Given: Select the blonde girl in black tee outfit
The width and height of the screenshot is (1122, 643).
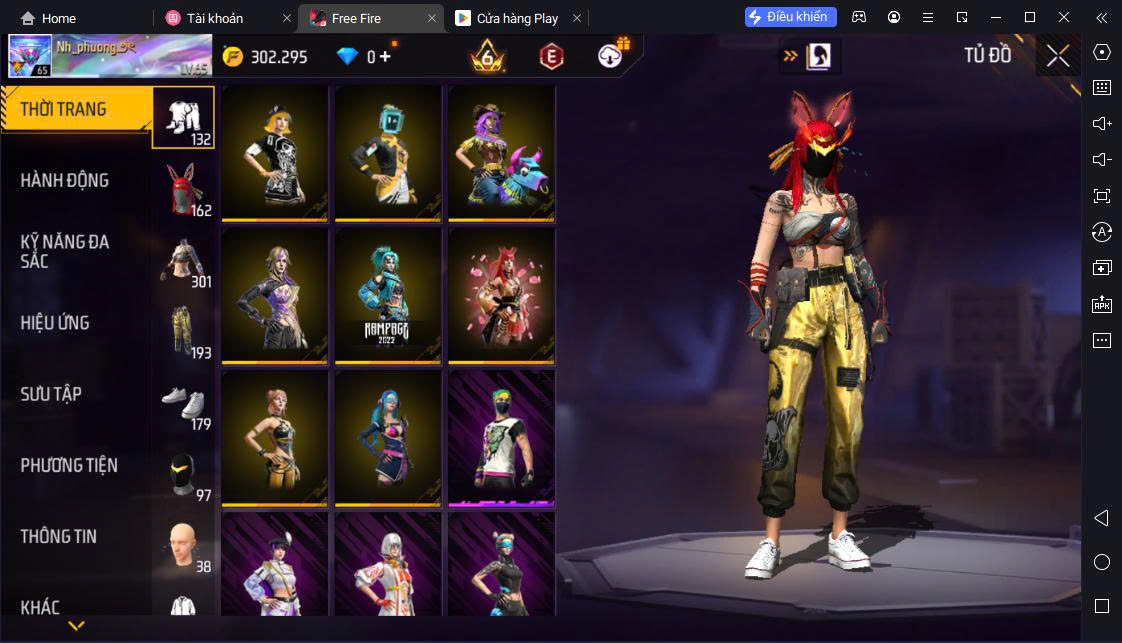Looking at the screenshot, I should click(x=275, y=152).
